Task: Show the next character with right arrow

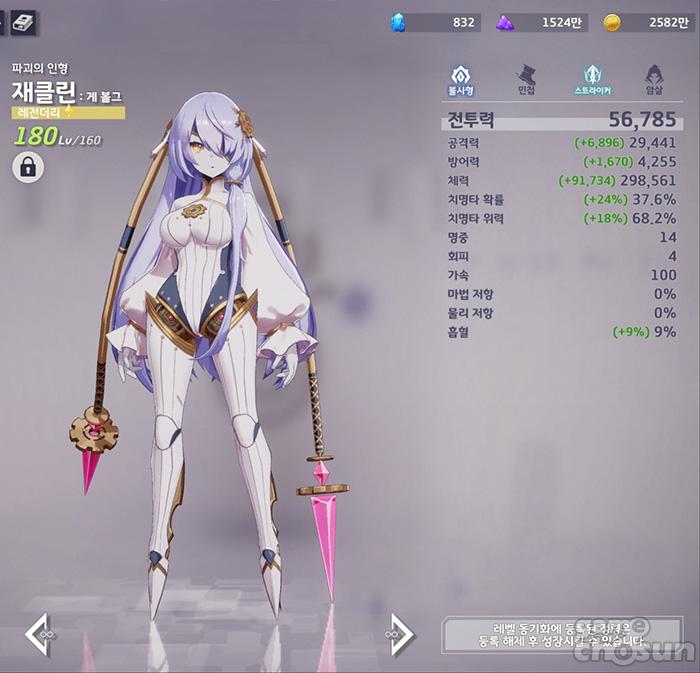Action: (x=401, y=634)
